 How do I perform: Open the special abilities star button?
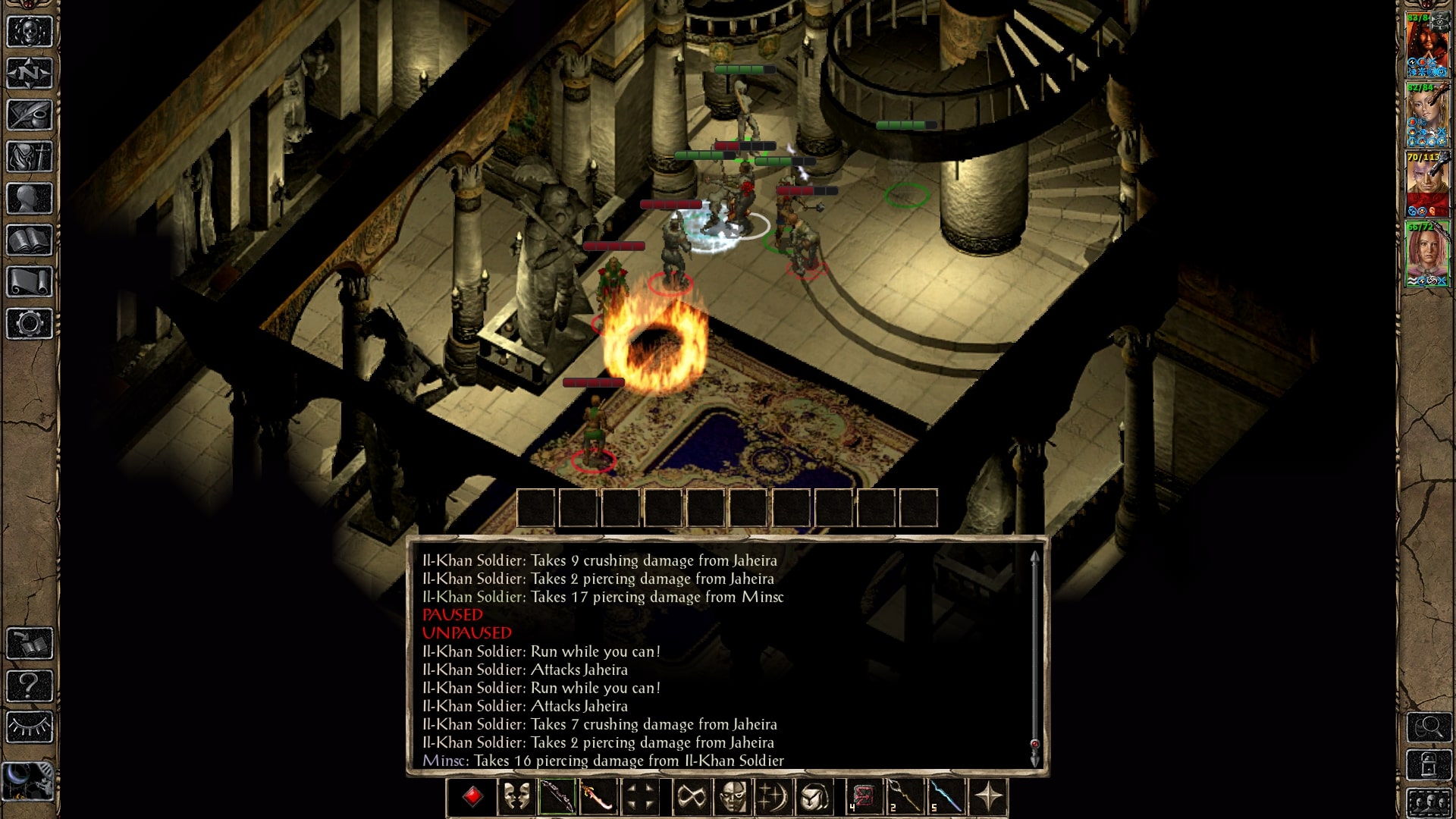pos(988,797)
